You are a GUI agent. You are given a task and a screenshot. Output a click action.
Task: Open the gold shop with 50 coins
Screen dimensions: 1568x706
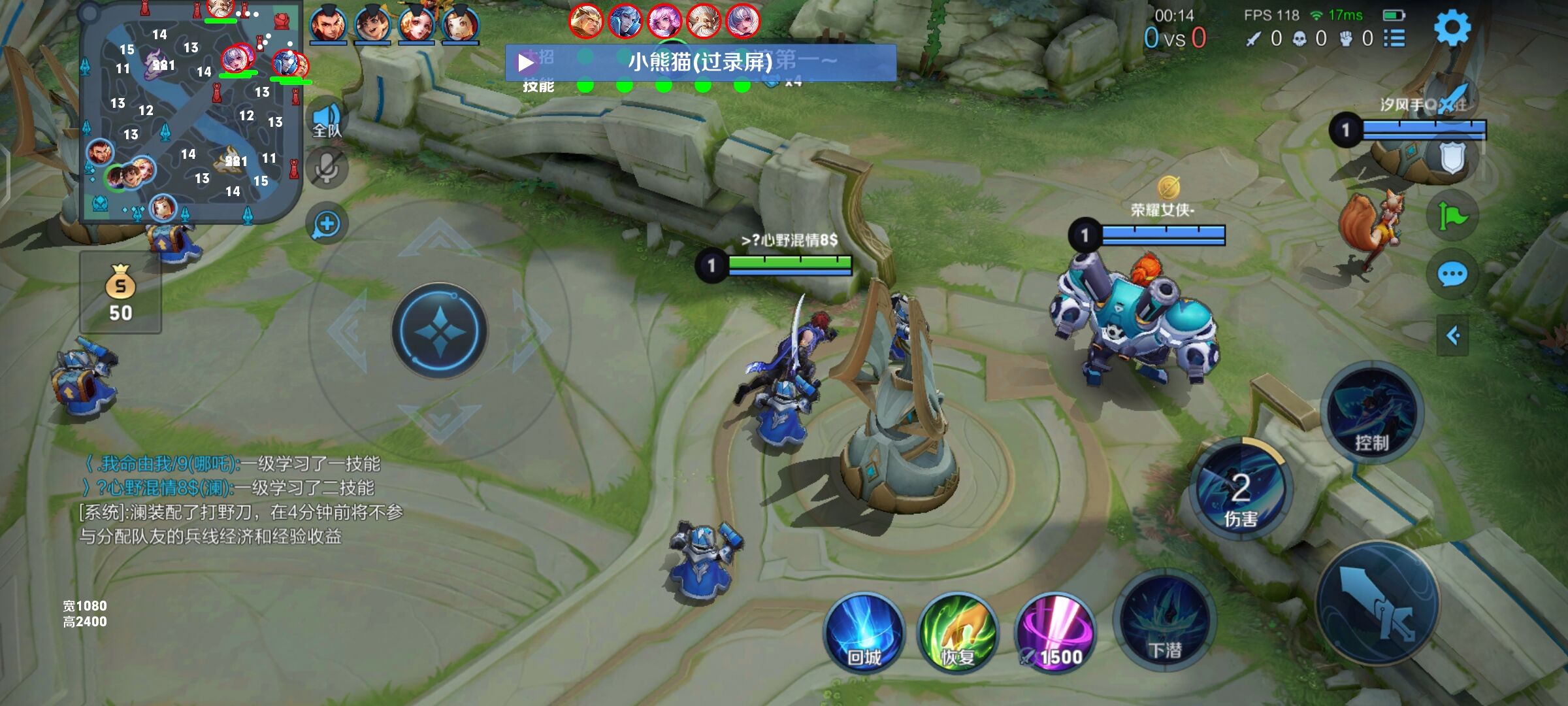tap(121, 293)
